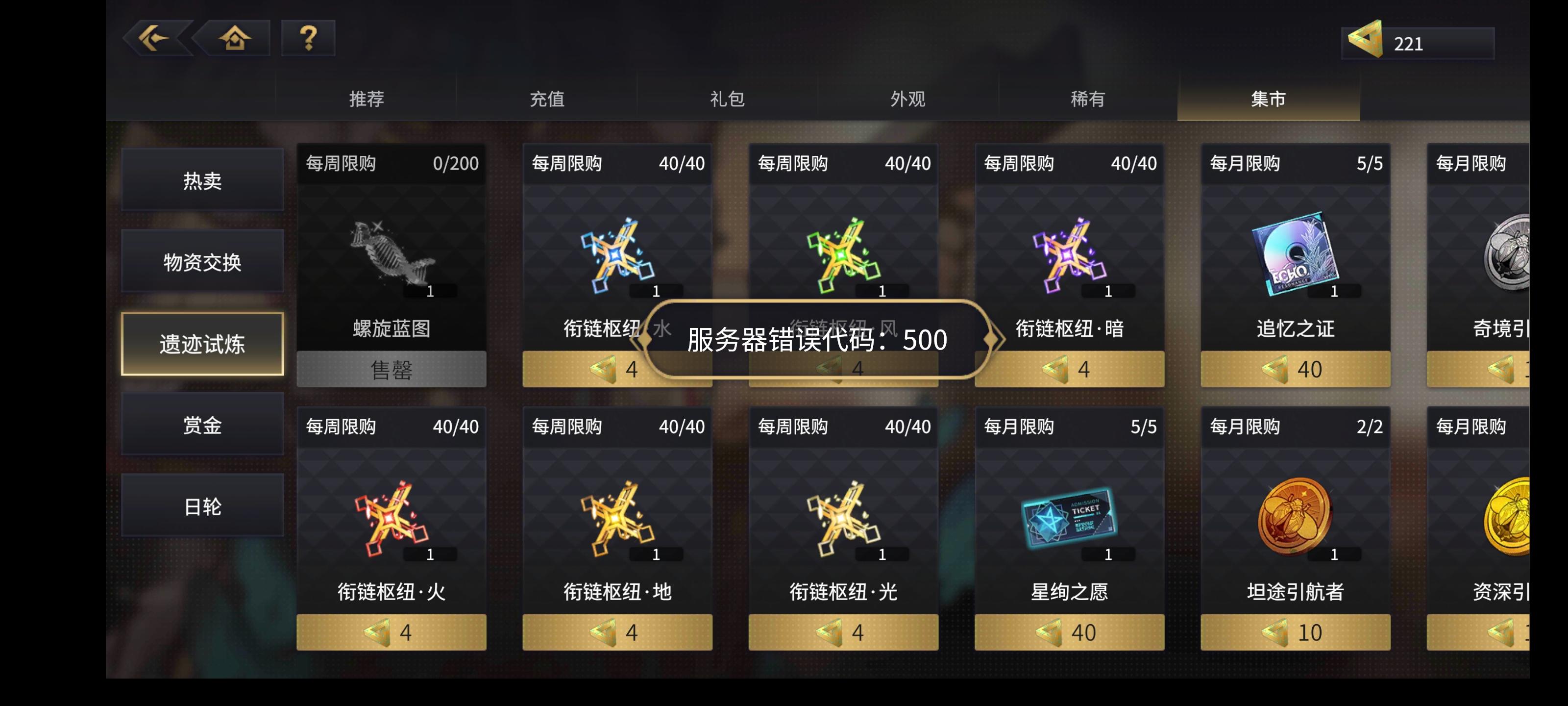Dismiss the server error 500 dialog

pos(817,340)
